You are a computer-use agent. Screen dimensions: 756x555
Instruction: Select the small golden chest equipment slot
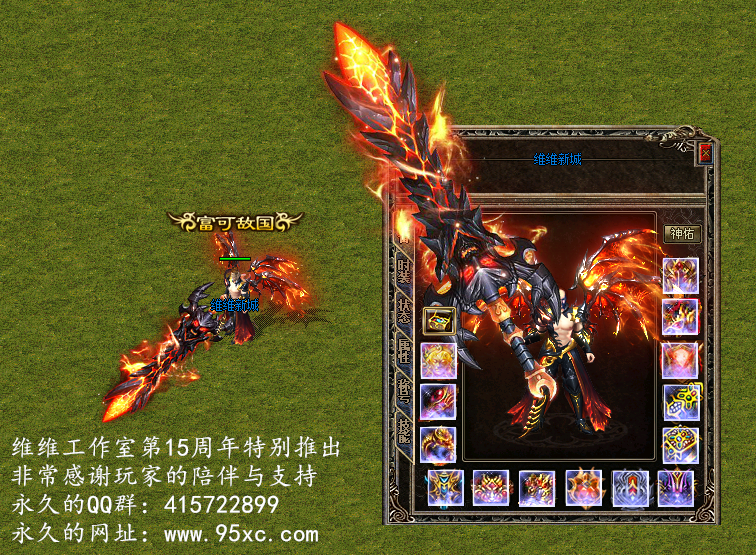pos(438,320)
